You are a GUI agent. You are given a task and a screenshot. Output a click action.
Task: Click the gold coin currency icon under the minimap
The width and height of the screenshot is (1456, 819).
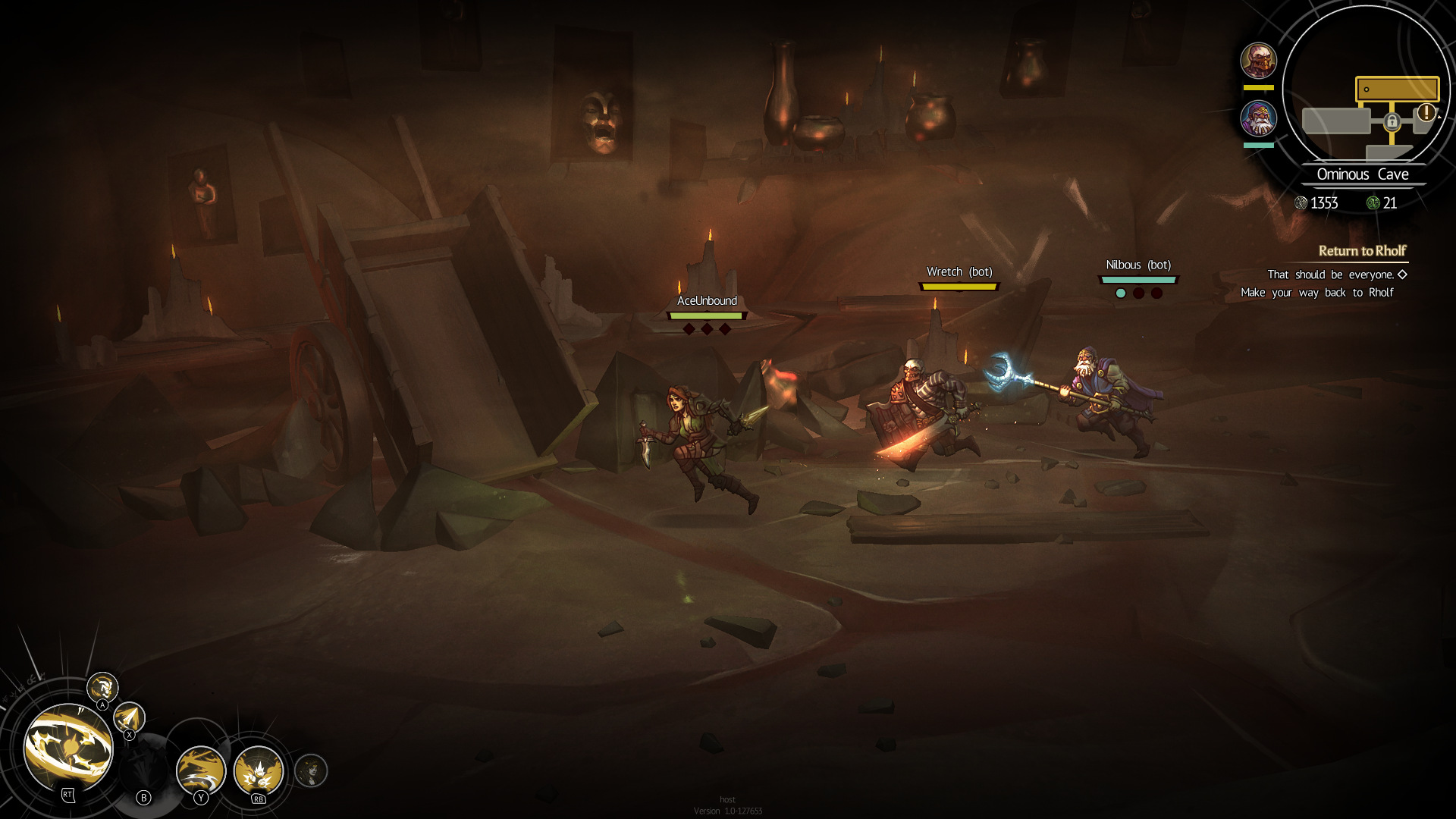pyautogui.click(x=1299, y=203)
